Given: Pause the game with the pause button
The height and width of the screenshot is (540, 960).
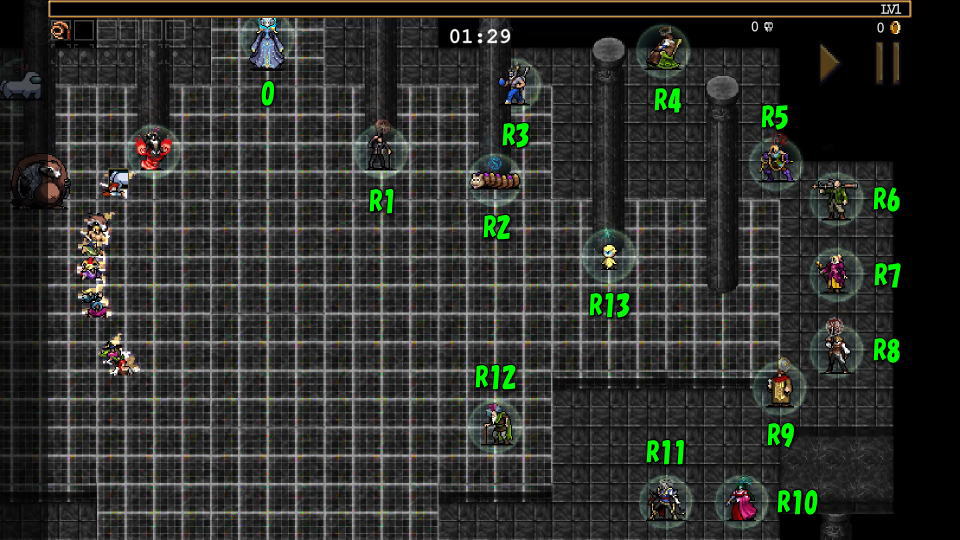Looking at the screenshot, I should [x=887, y=63].
